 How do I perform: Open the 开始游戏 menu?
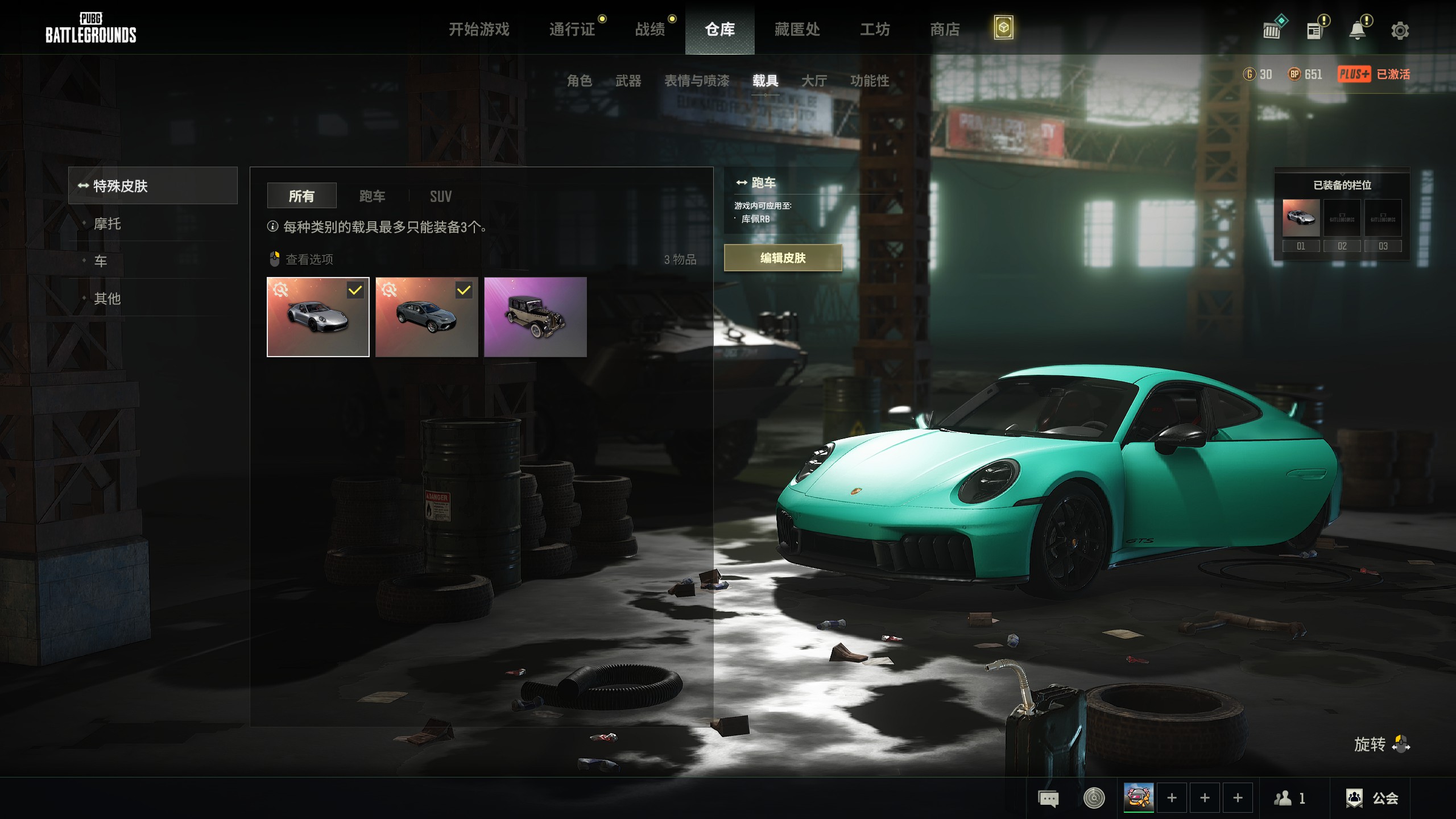pos(479,29)
